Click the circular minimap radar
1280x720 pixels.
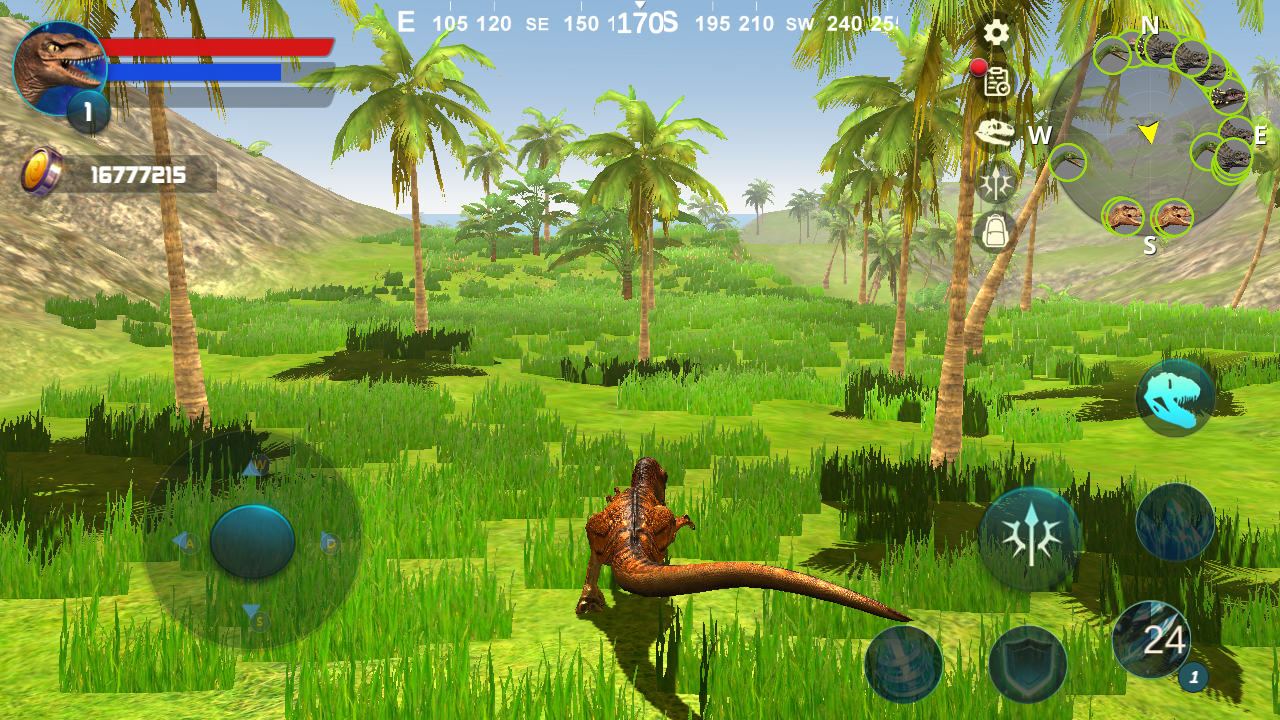click(1150, 135)
